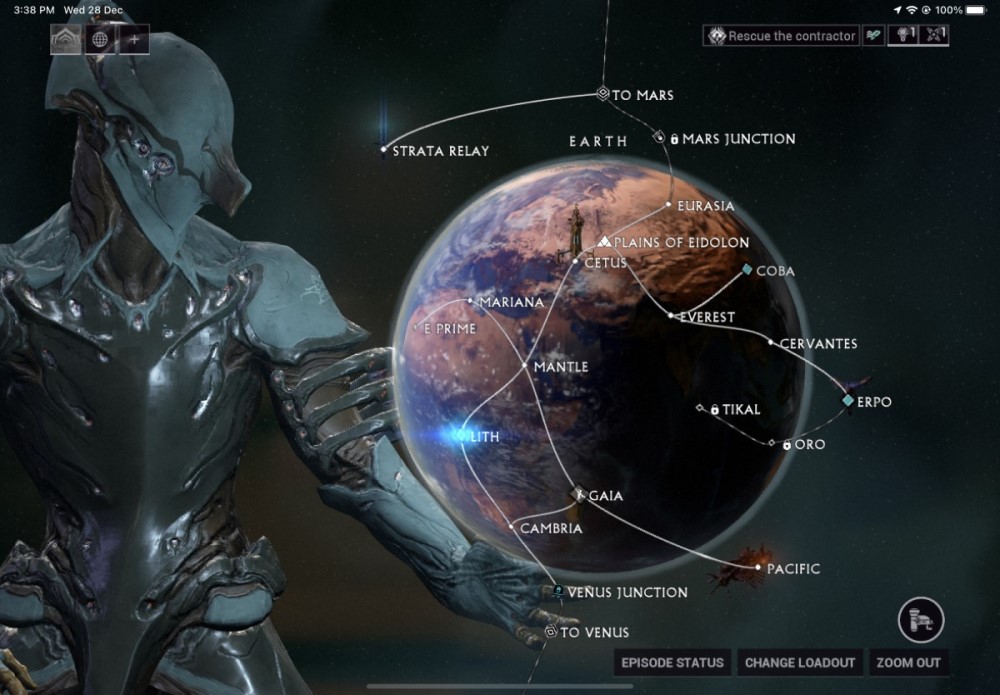Pick the Everest mission node
The height and width of the screenshot is (695, 1000).
671,316
